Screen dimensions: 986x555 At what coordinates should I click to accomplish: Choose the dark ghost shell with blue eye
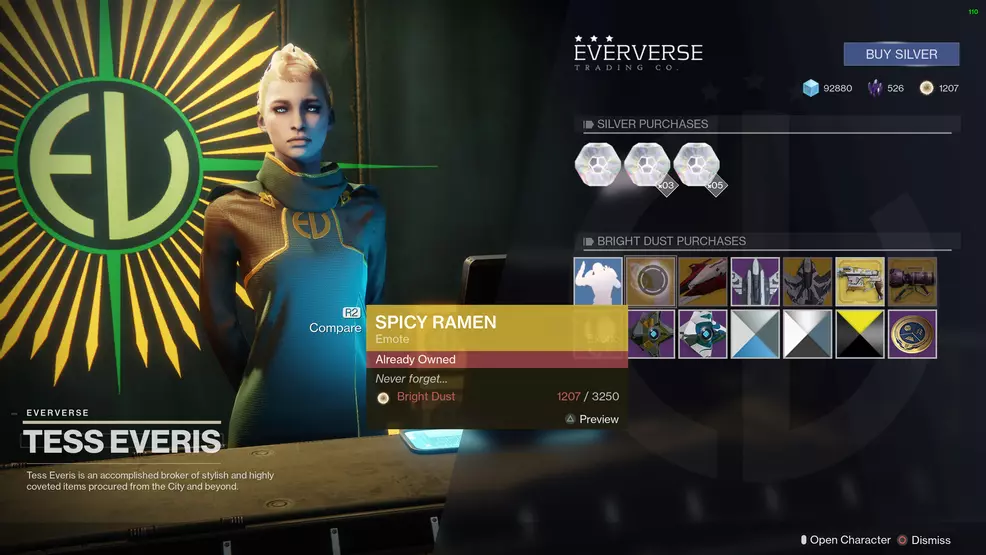pos(650,334)
